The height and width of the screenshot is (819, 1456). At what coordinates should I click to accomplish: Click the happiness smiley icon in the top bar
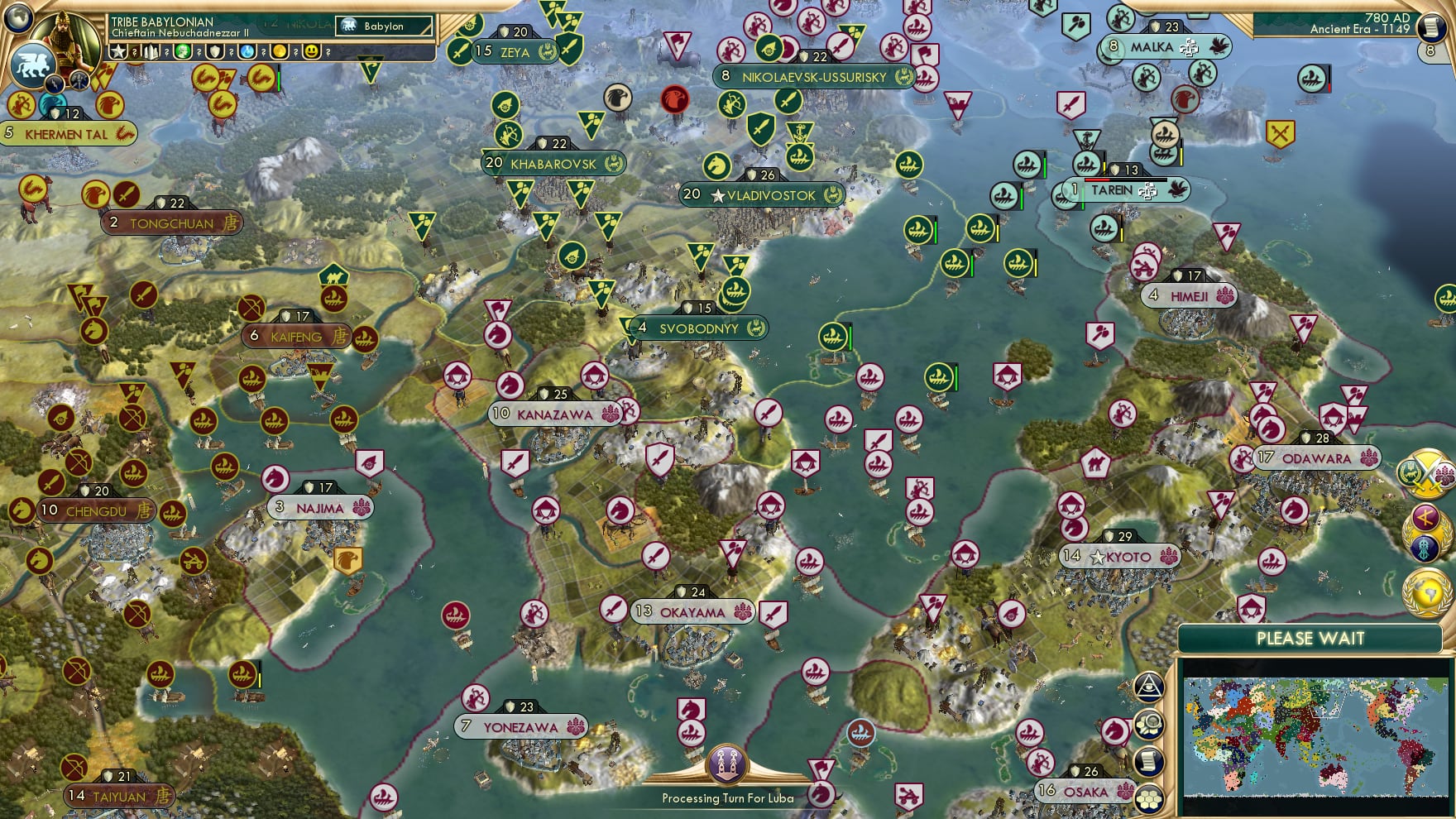tap(312, 52)
